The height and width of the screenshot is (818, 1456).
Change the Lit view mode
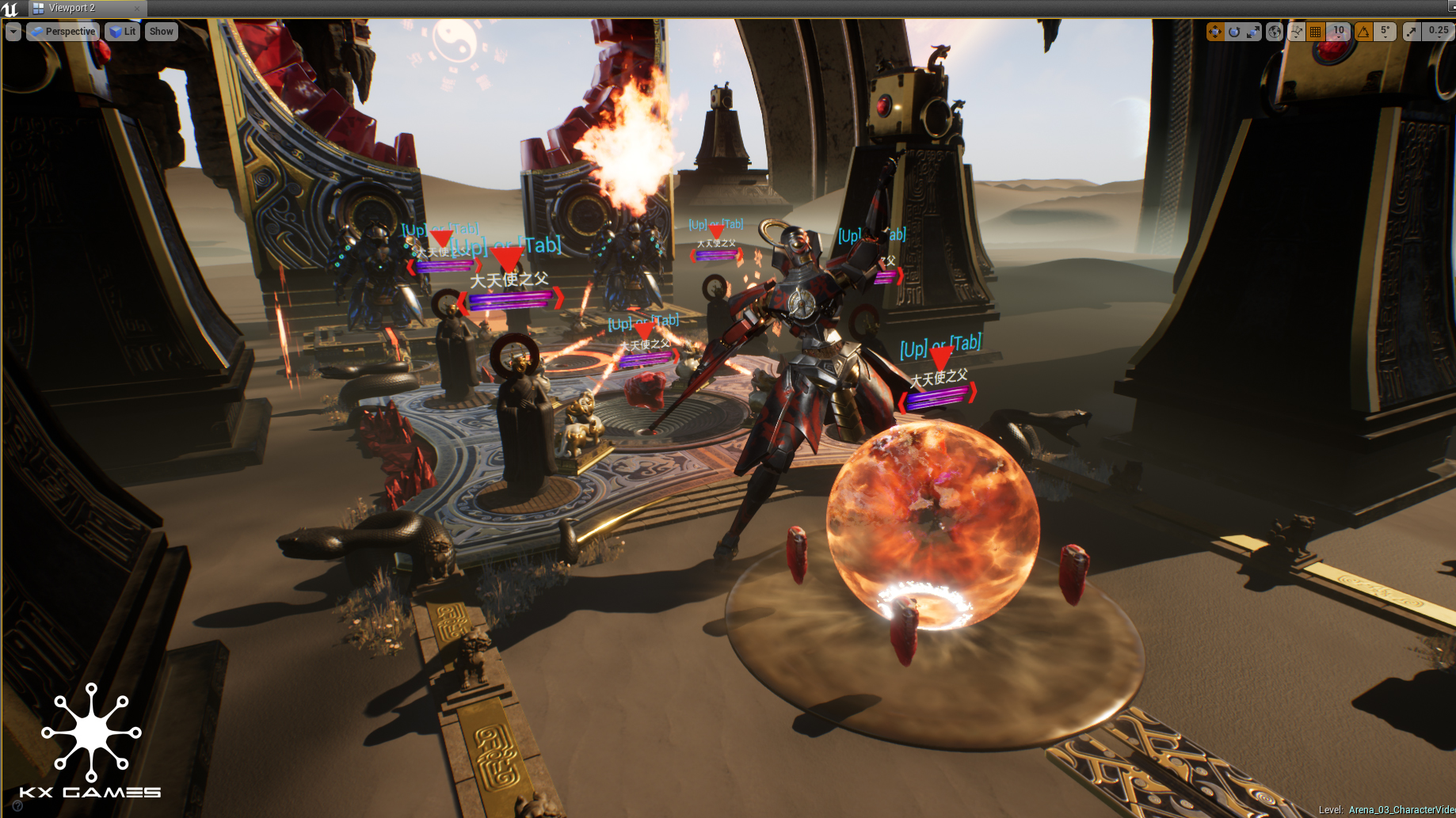pos(123,32)
